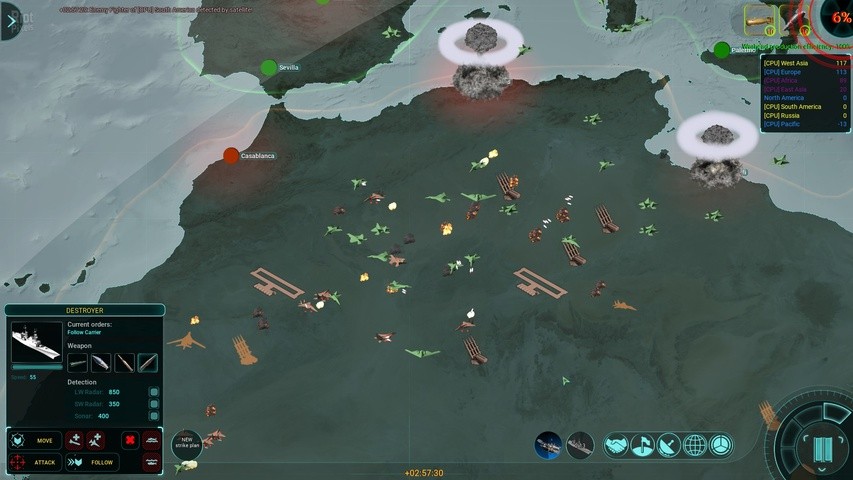Issue the Move order to the destroyer

34,440
